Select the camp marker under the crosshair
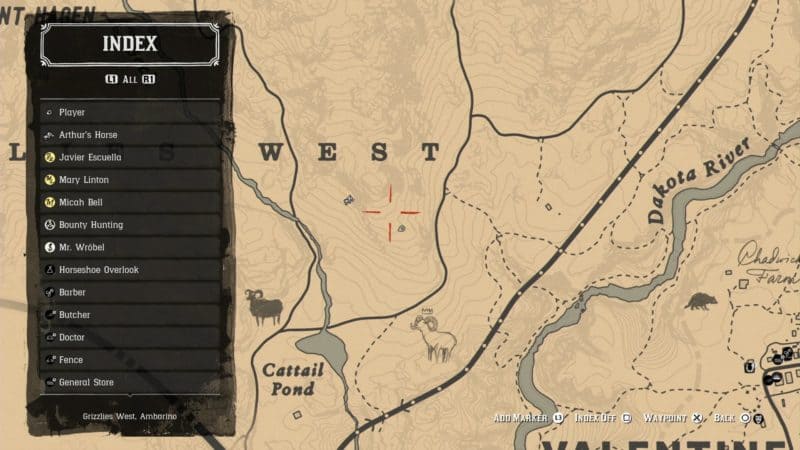This screenshot has width=800, height=450. (401, 228)
